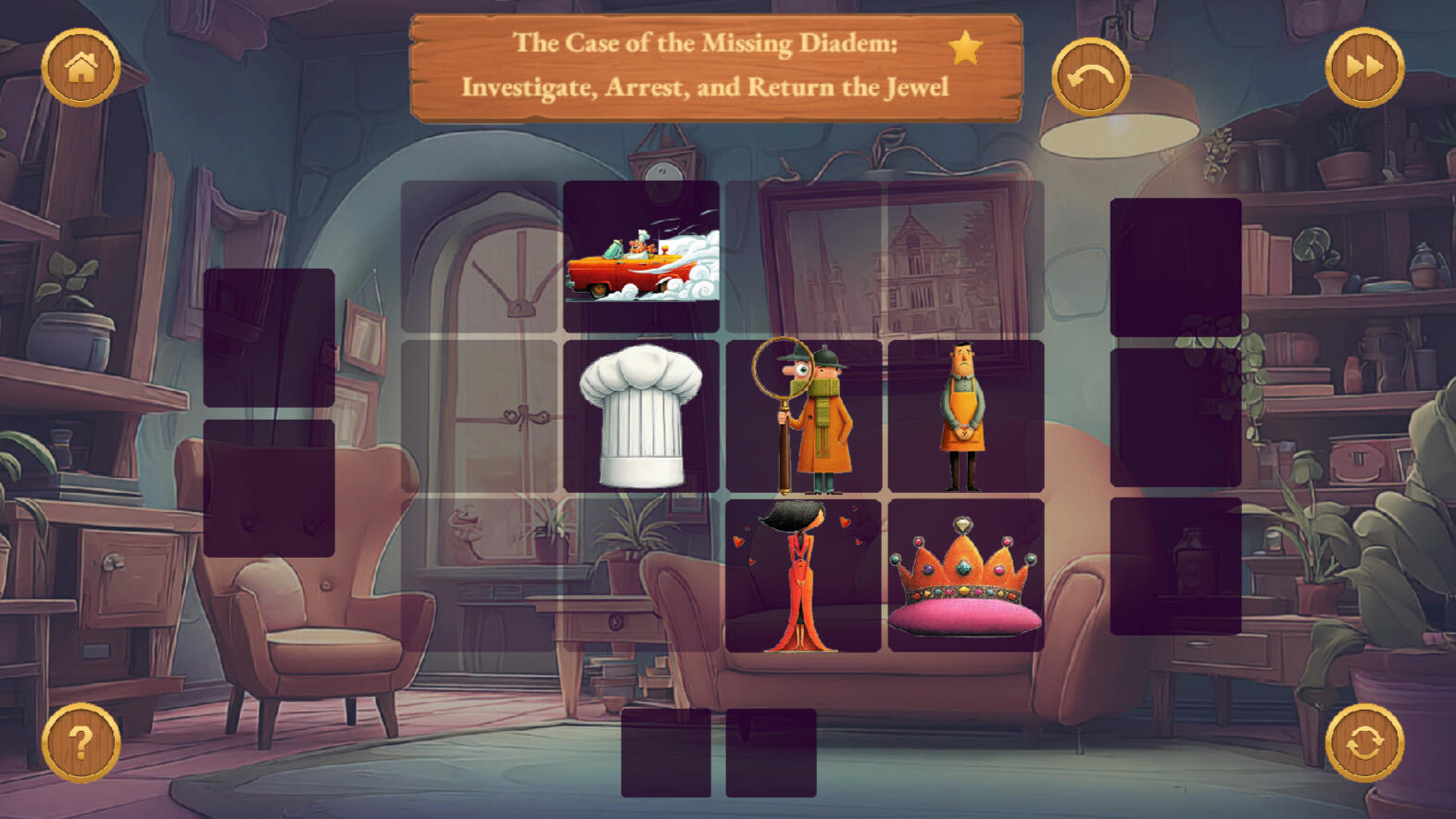Open the question mark help button
The height and width of the screenshot is (819, 1456).
click(x=81, y=742)
